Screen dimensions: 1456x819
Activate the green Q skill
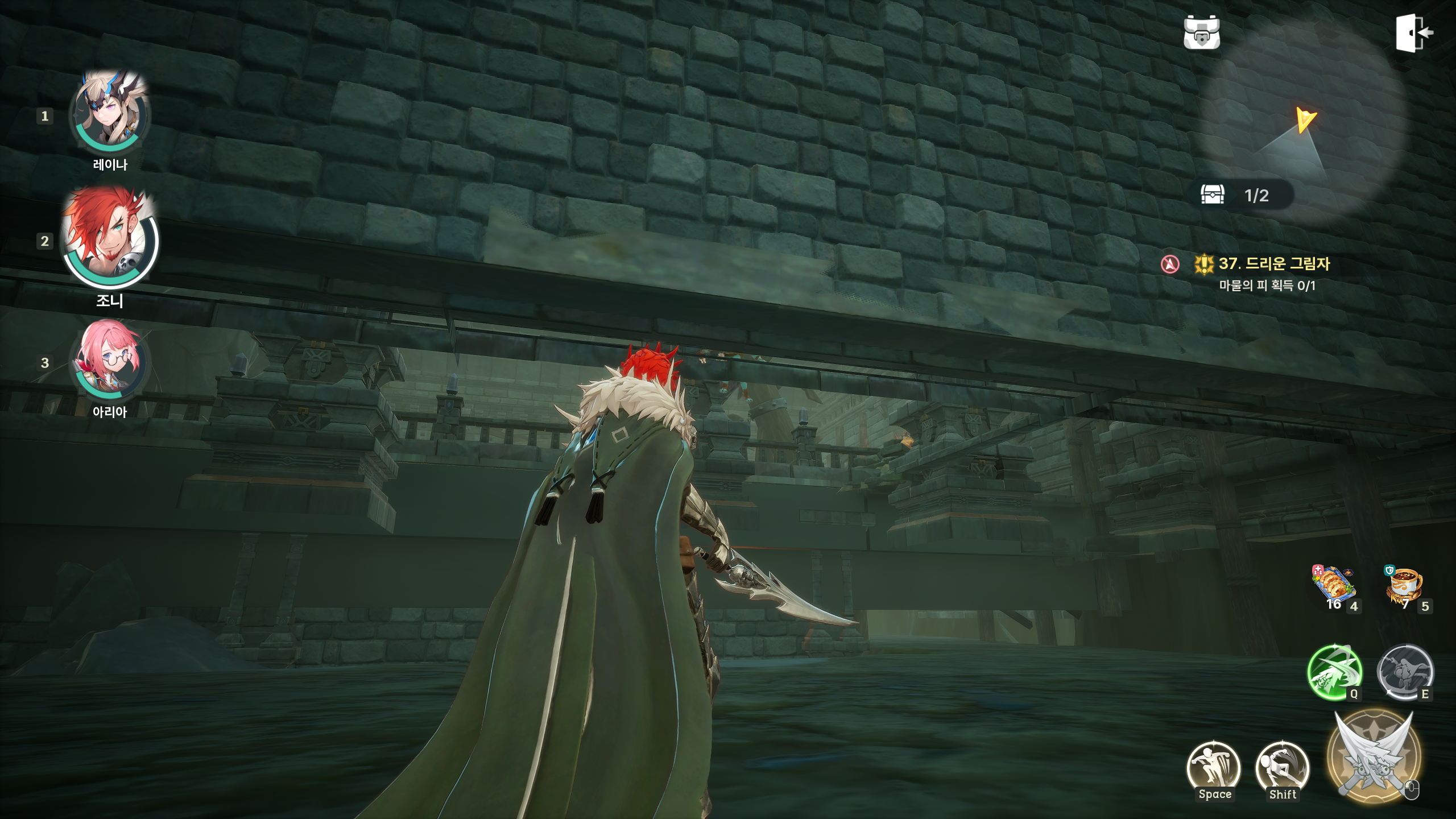point(1334,673)
